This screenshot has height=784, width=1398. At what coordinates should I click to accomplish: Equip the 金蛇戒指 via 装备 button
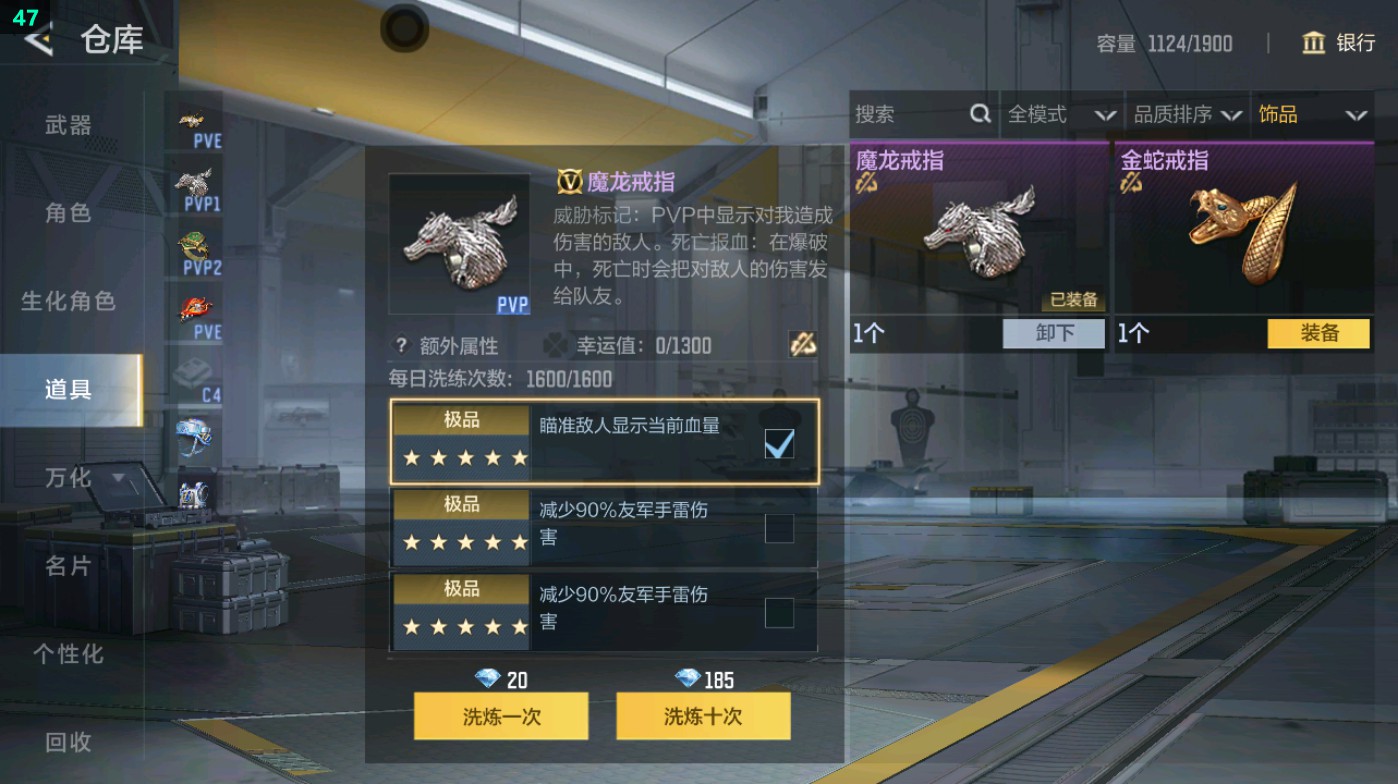(1318, 334)
